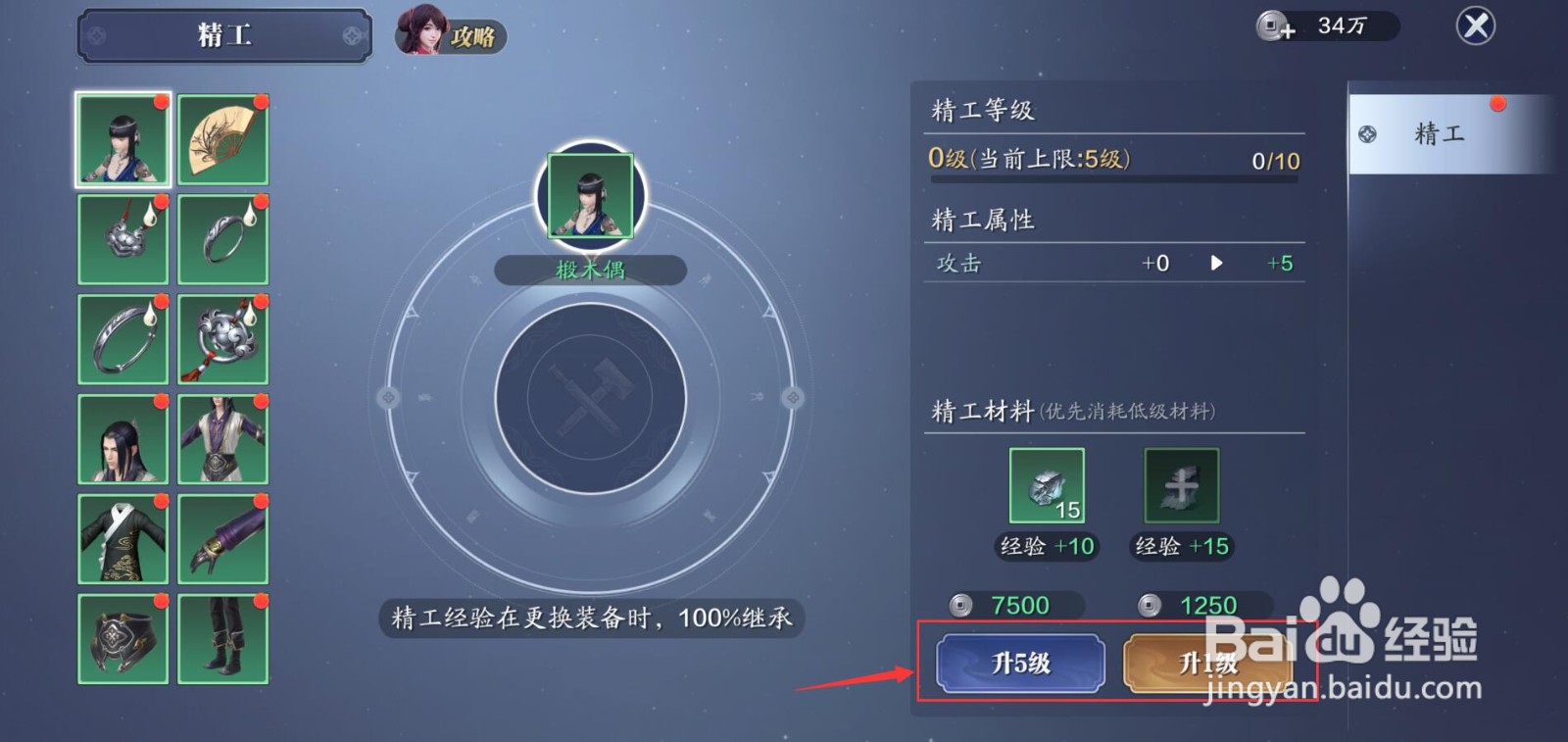Click the arrow between +0 and +5 attack
This screenshot has height=742, width=1568.
pos(1216,263)
